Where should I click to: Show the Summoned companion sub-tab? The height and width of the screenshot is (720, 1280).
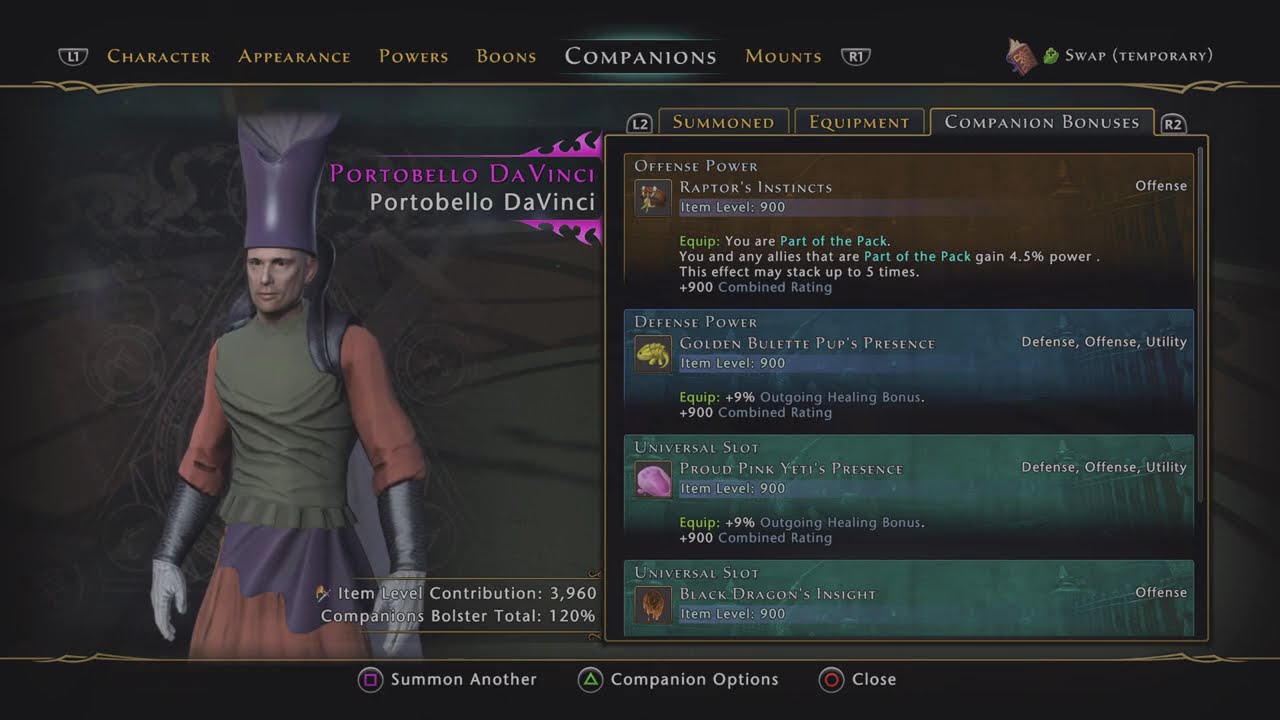[x=723, y=122]
